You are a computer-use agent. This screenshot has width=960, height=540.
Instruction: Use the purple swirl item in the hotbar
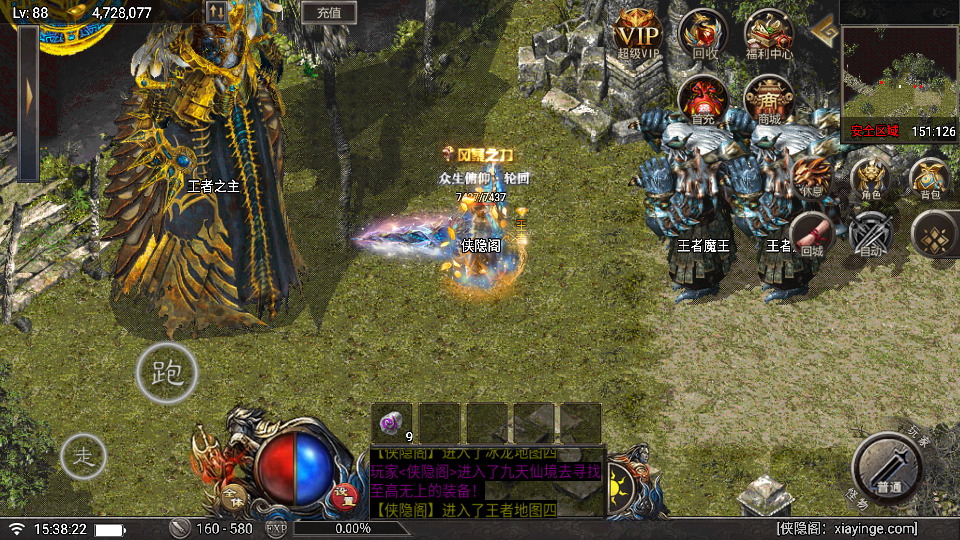(x=391, y=422)
